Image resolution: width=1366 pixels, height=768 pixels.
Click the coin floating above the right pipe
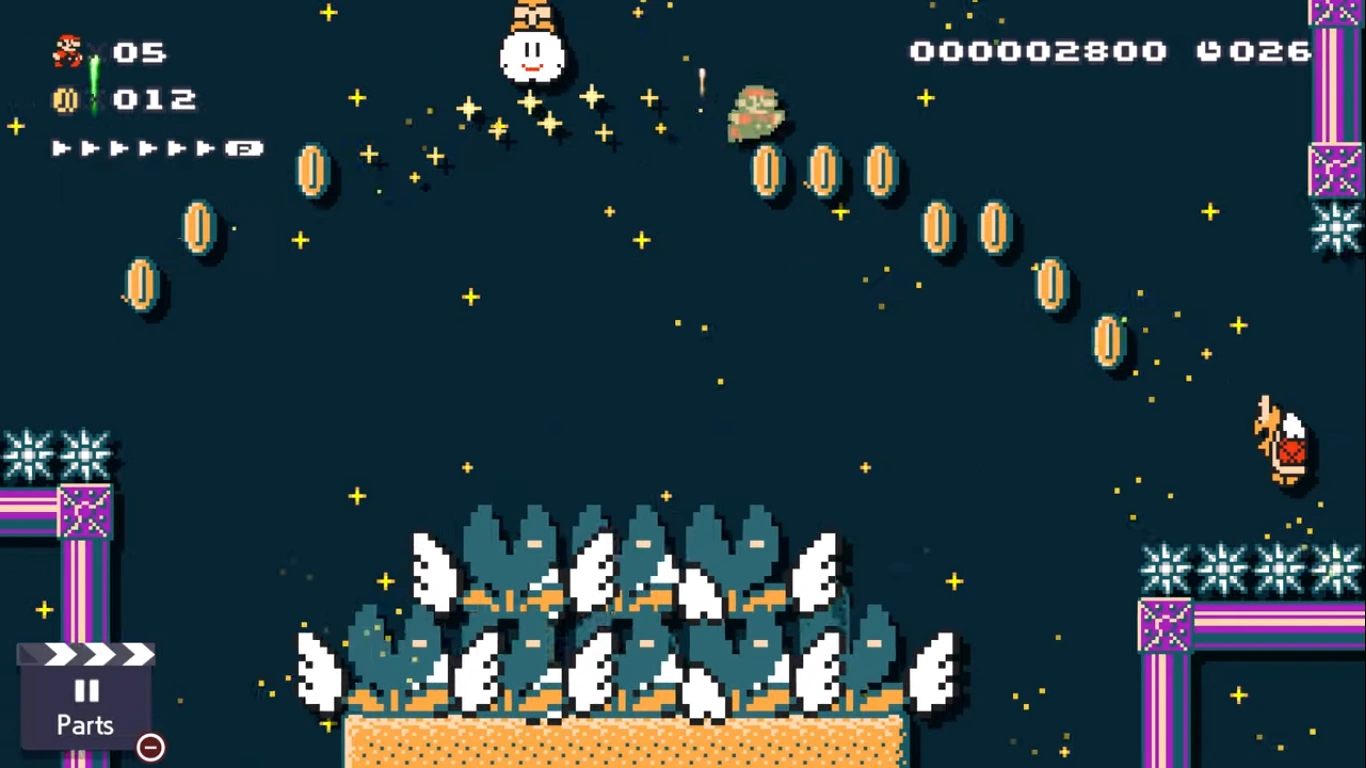tap(1108, 338)
